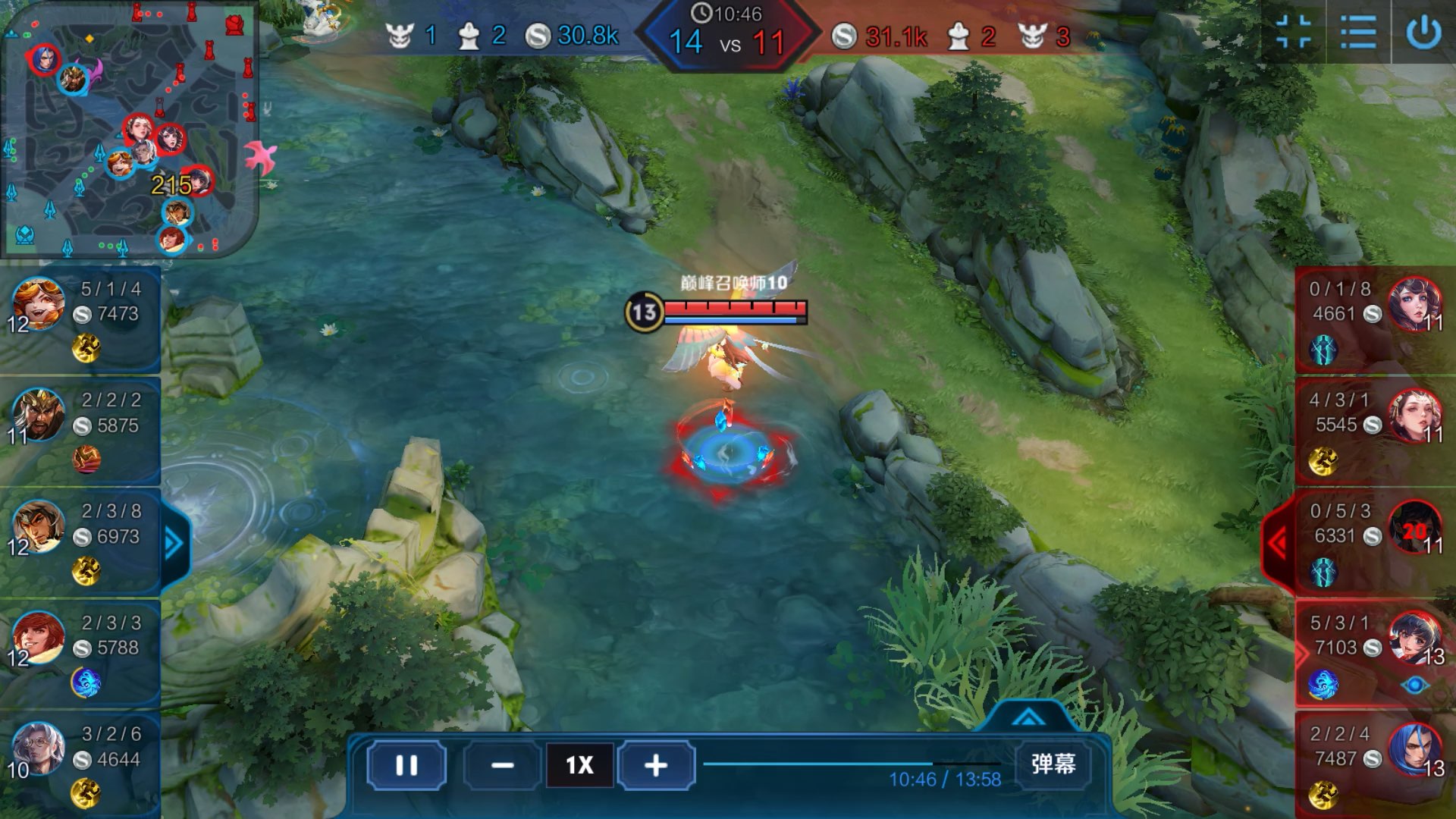Seek on the replay progress bar

pos(851,764)
